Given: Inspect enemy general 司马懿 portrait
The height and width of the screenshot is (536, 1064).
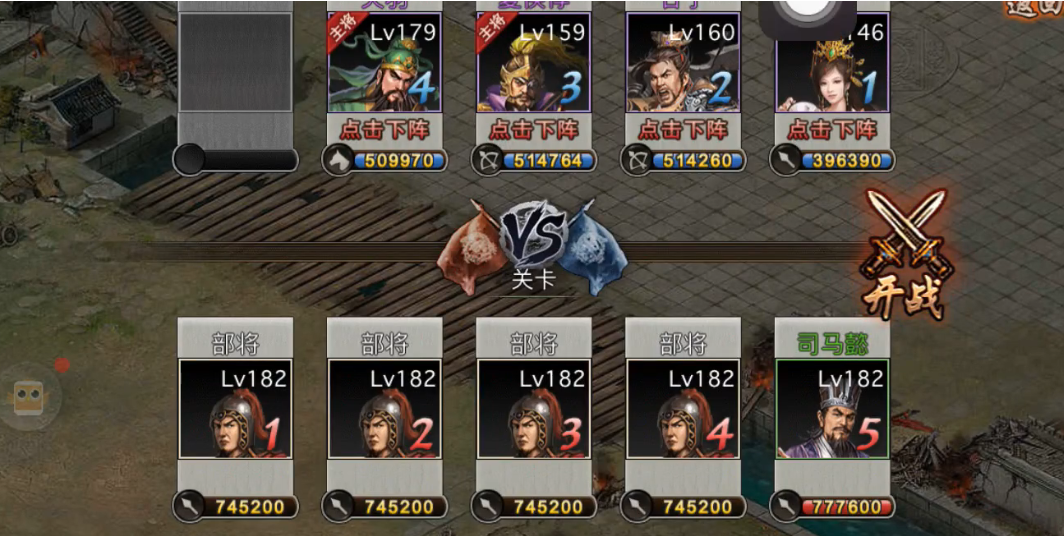Looking at the screenshot, I should pos(832,409).
